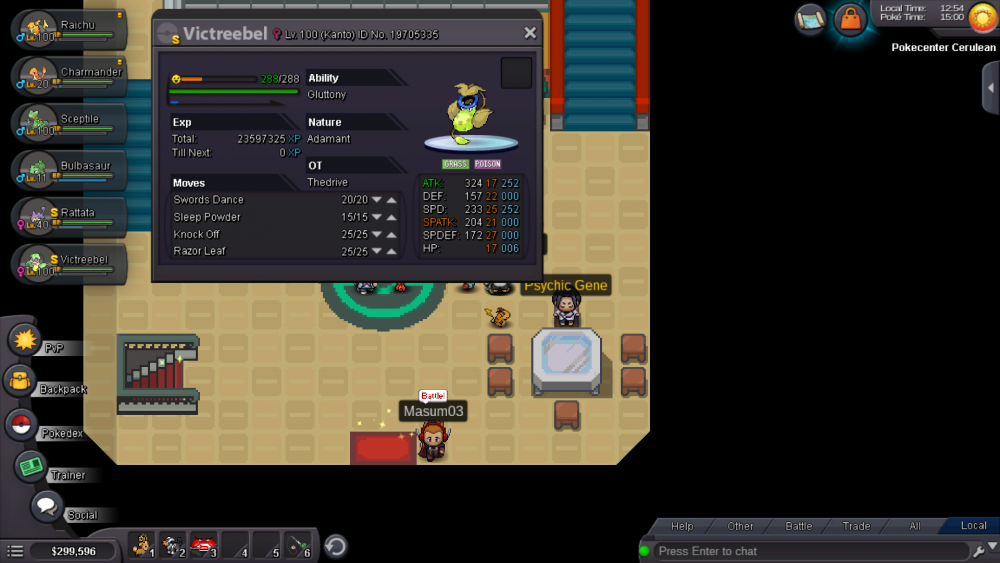The image size is (1000, 563).
Task: Open the Social menu
Action: point(47,507)
